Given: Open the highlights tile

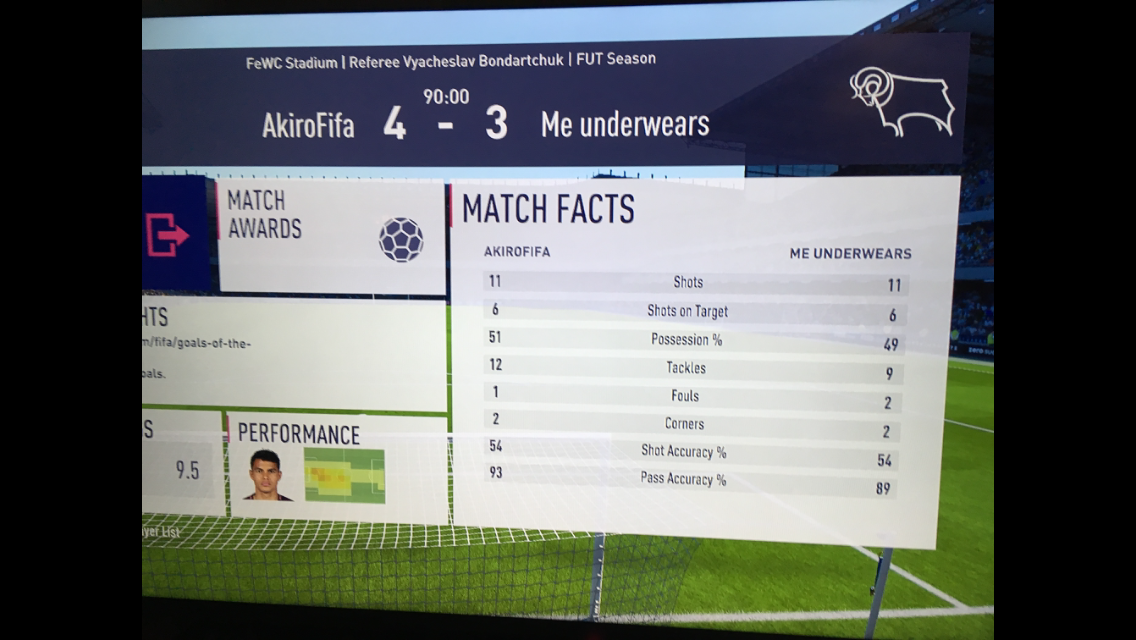Looking at the screenshot, I should point(294,354).
